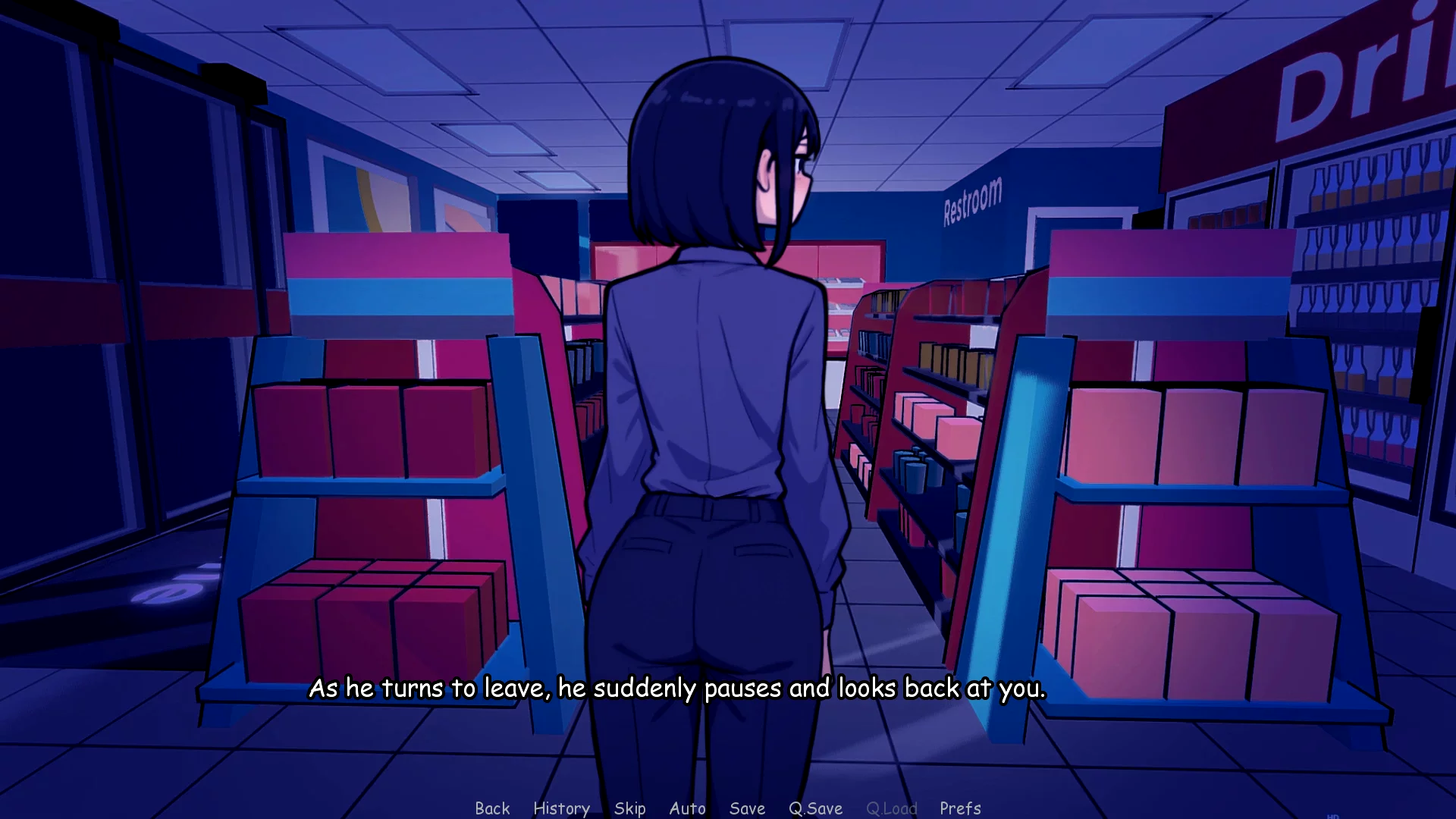Open the Save menu
1456x819 pixels.
tap(747, 808)
